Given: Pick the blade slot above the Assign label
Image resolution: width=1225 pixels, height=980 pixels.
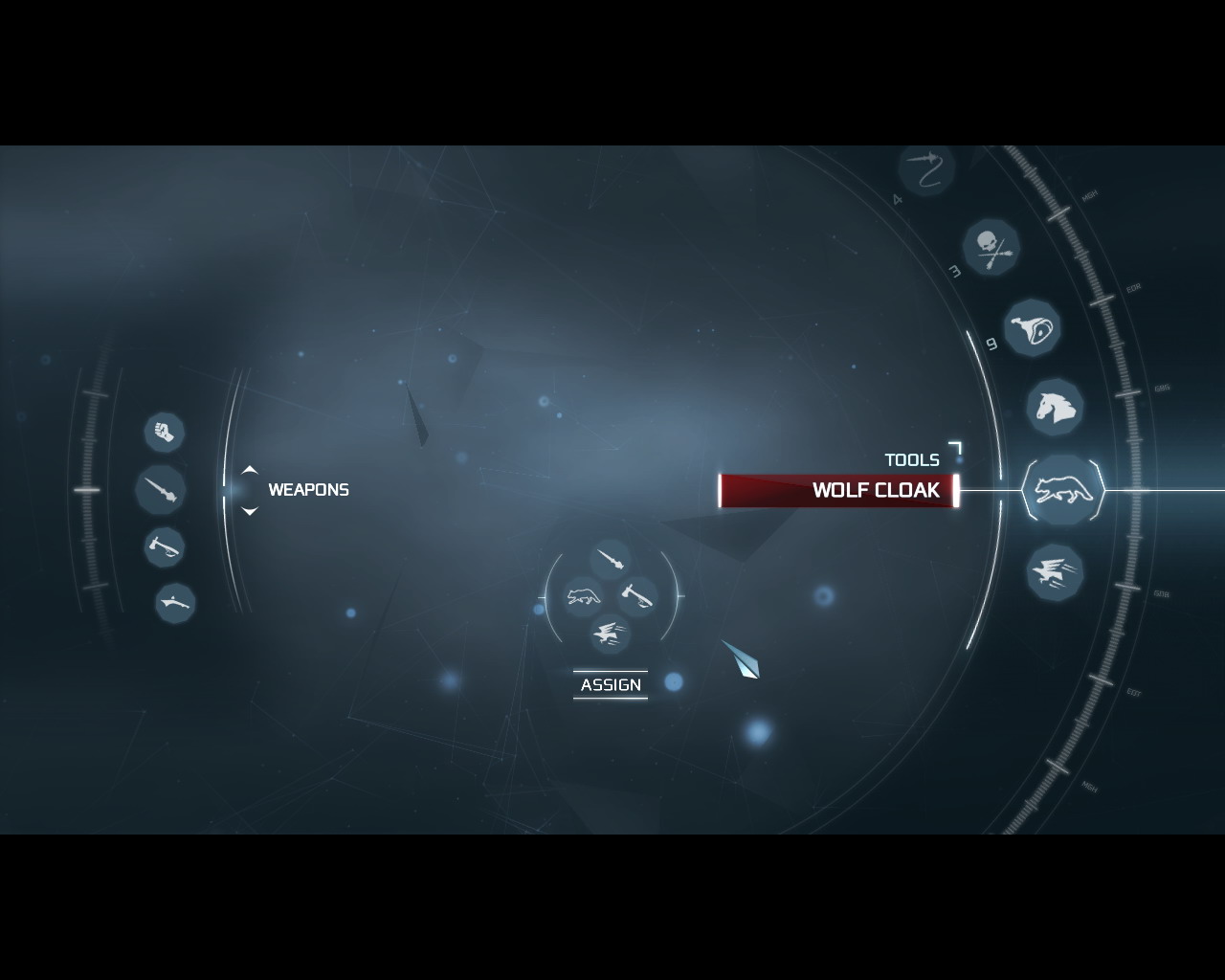Looking at the screenshot, I should point(611,559).
